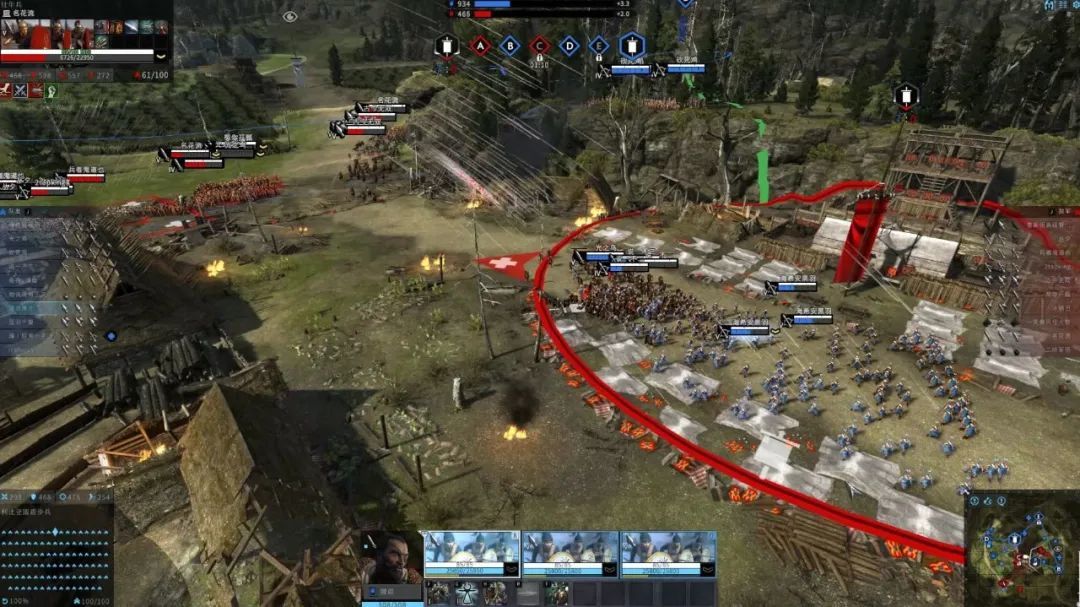1080x607 pixels.
Task: Select capture point B marker
Action: (x=509, y=45)
